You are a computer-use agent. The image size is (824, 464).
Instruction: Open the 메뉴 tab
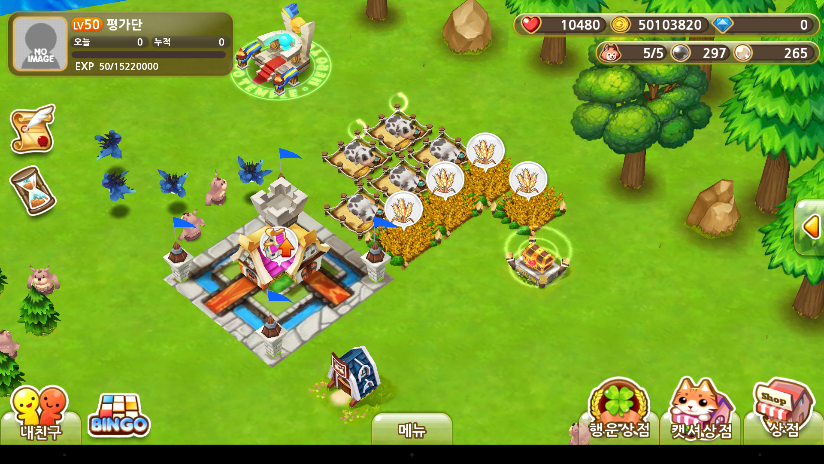pyautogui.click(x=412, y=430)
